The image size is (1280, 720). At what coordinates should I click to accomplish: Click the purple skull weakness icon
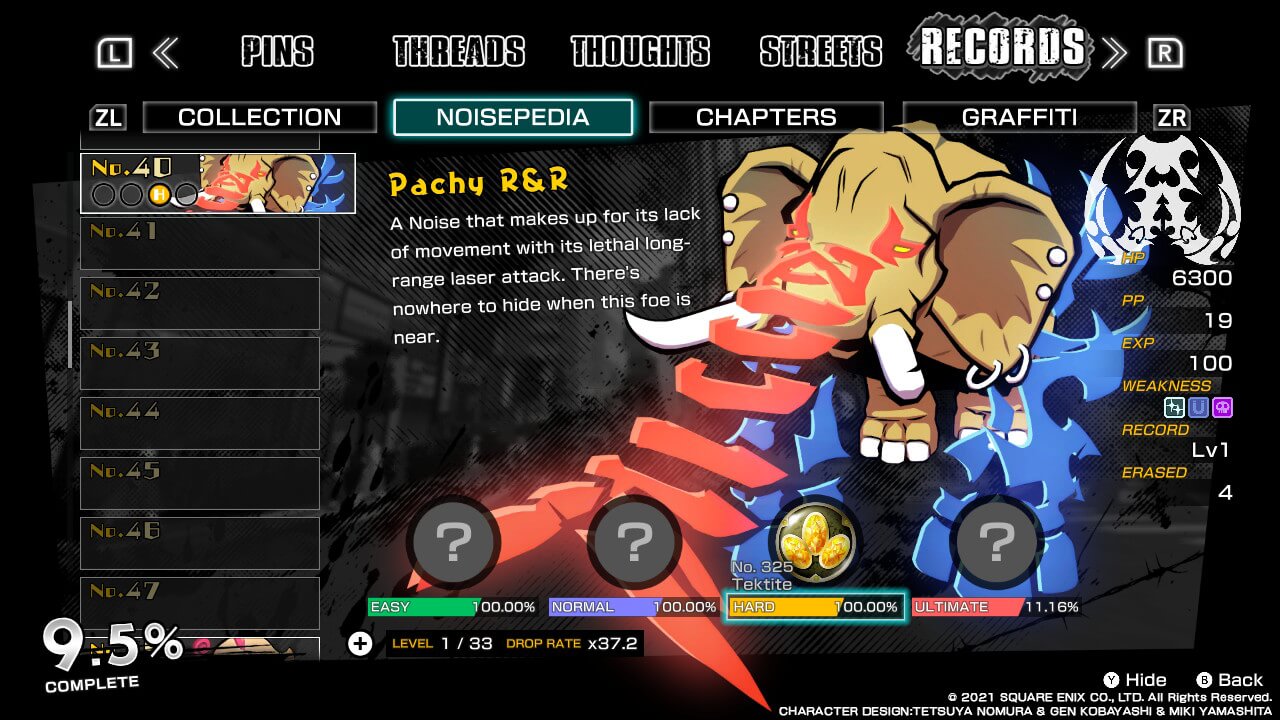[x=1223, y=407]
